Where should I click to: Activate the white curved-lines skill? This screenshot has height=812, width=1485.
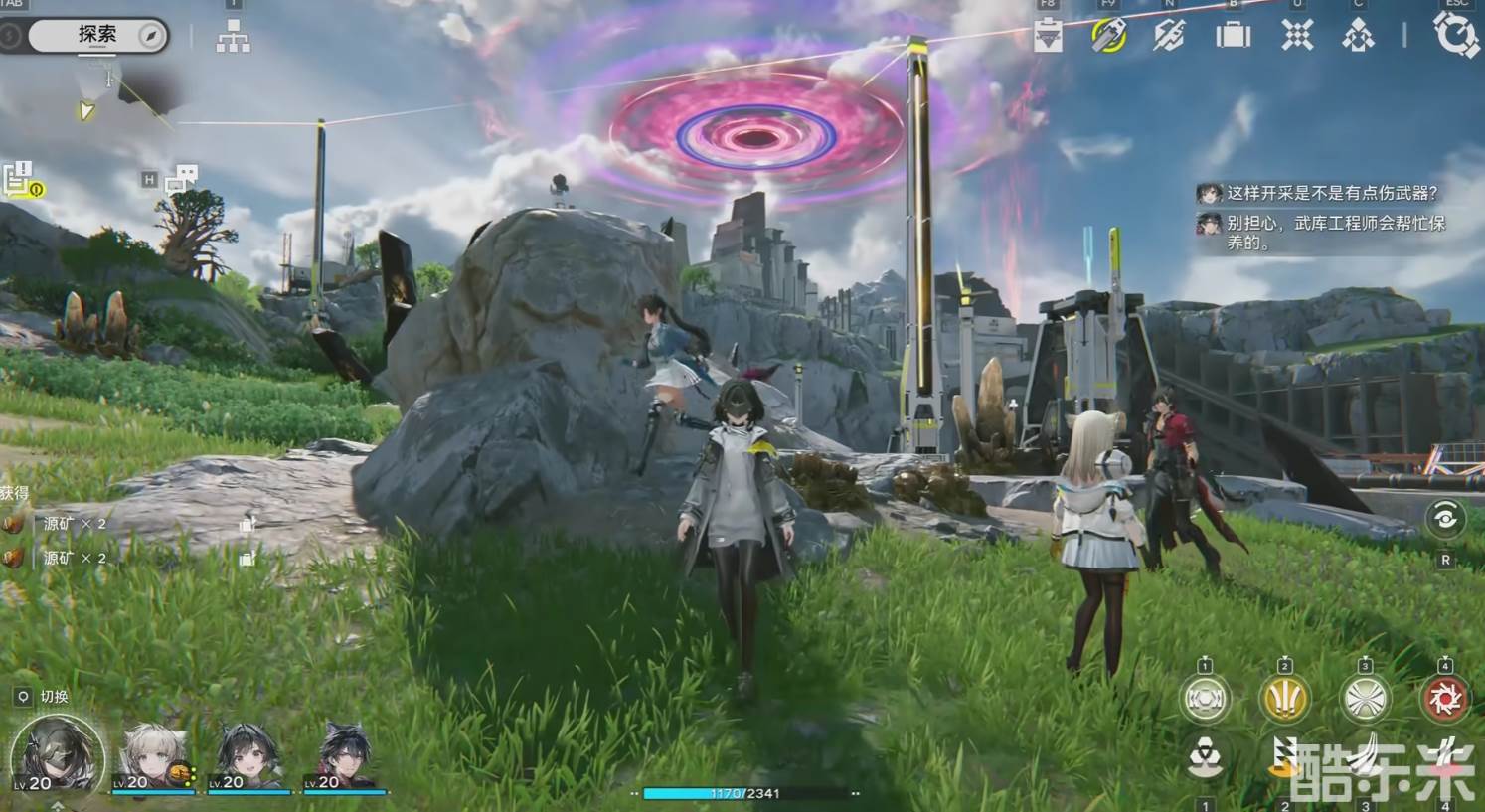click(x=1365, y=699)
